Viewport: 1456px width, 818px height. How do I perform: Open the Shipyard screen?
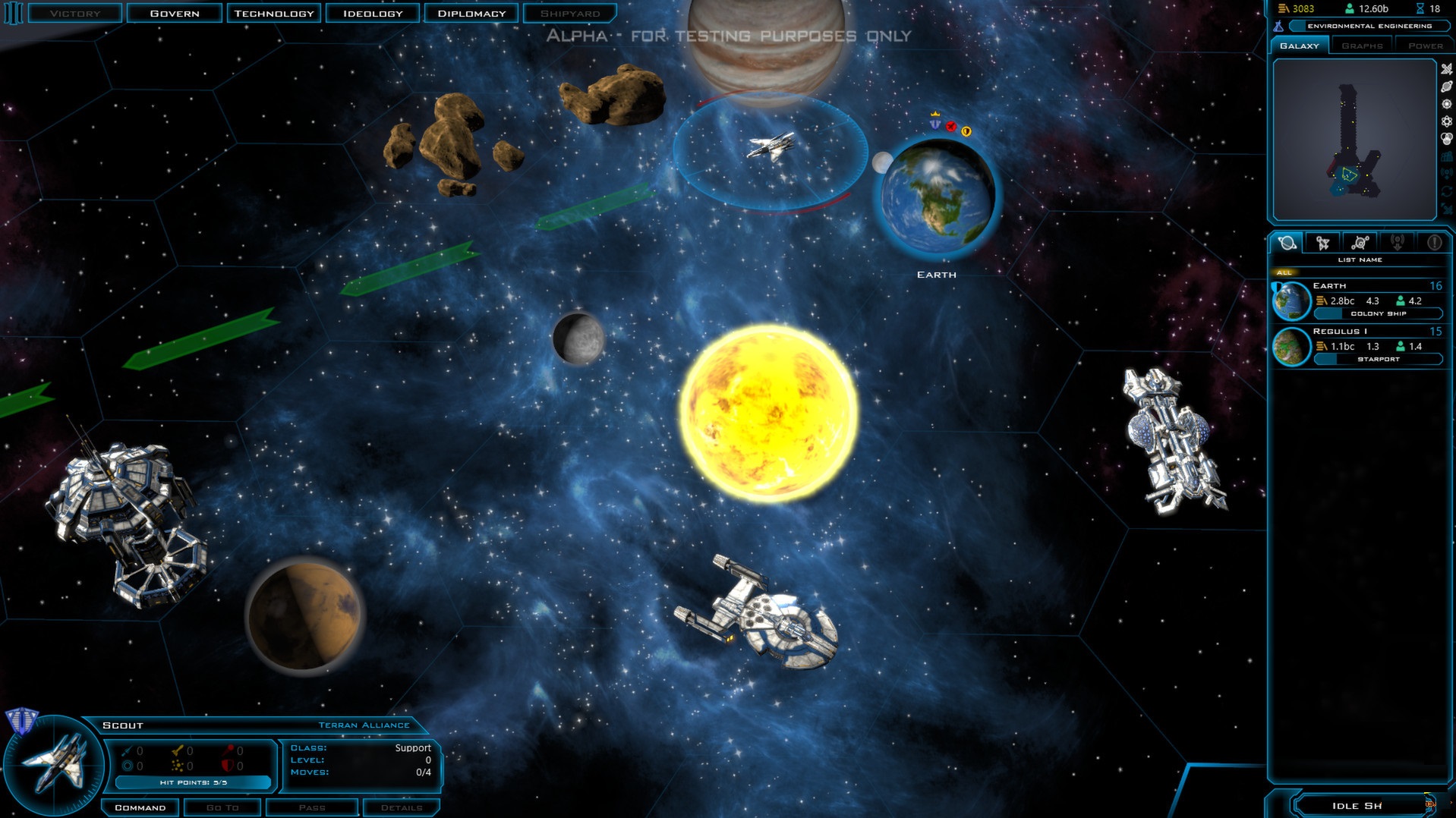click(569, 14)
